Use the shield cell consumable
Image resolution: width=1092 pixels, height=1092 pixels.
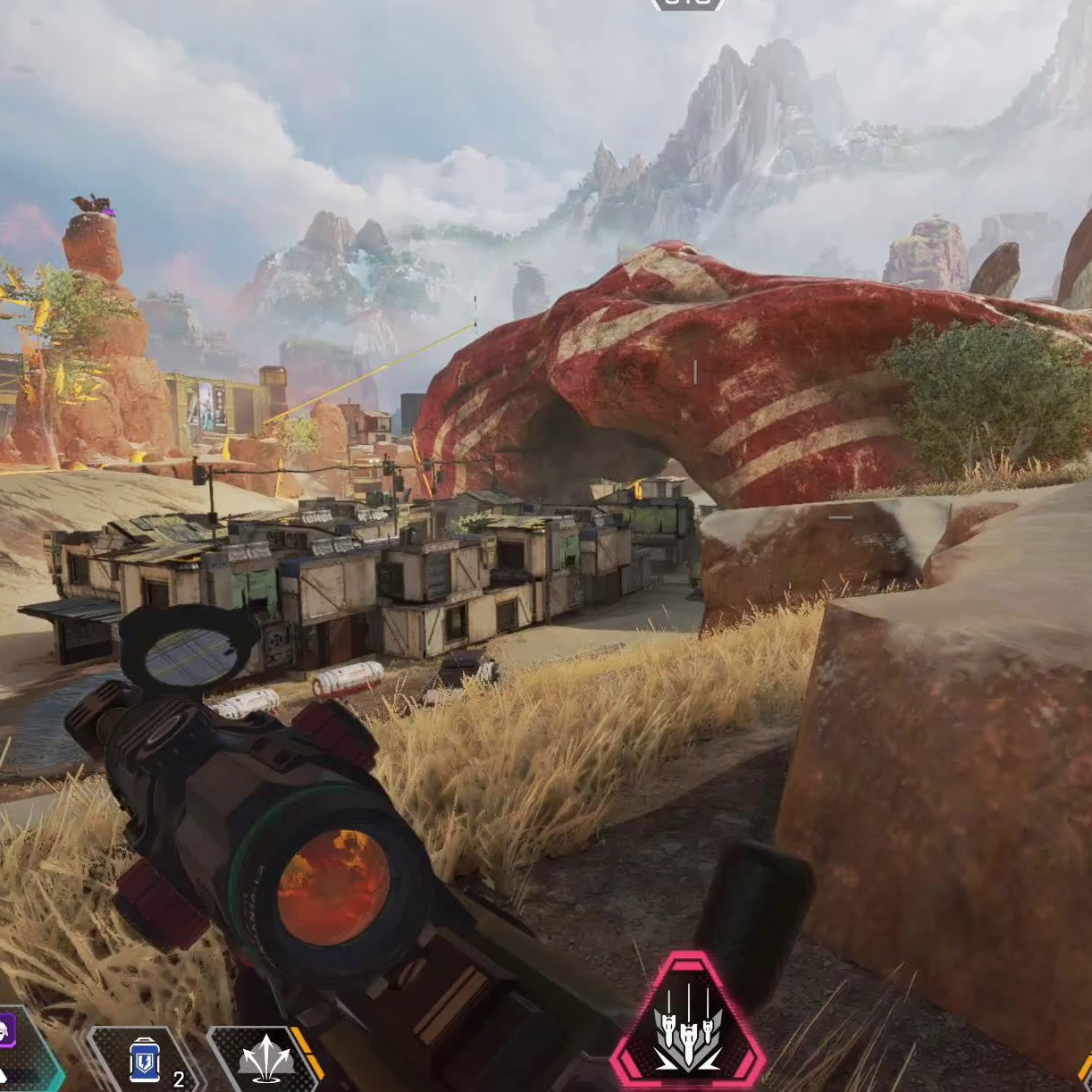point(143,1061)
